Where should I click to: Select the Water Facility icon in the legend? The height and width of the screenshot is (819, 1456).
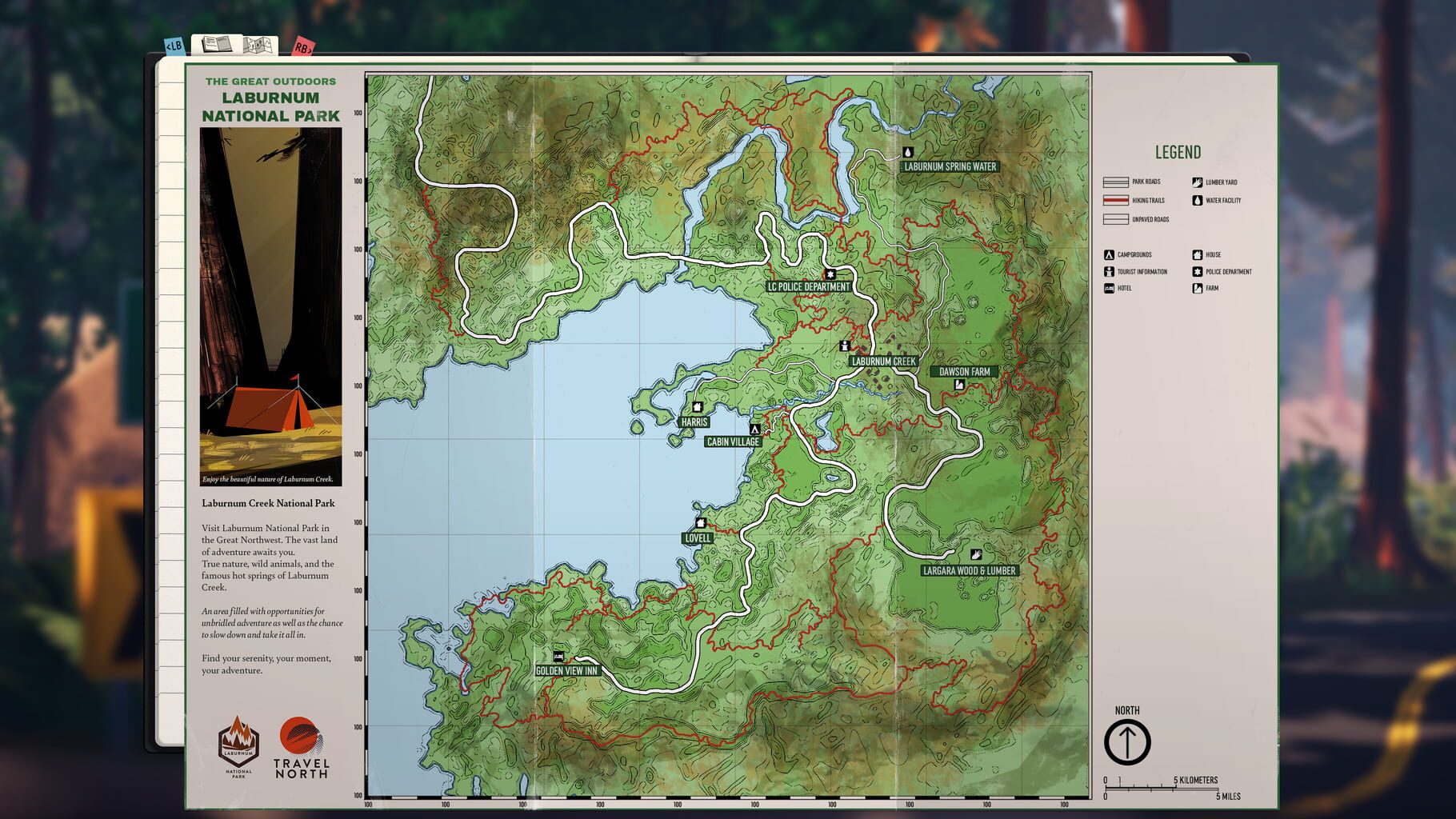(x=1198, y=200)
